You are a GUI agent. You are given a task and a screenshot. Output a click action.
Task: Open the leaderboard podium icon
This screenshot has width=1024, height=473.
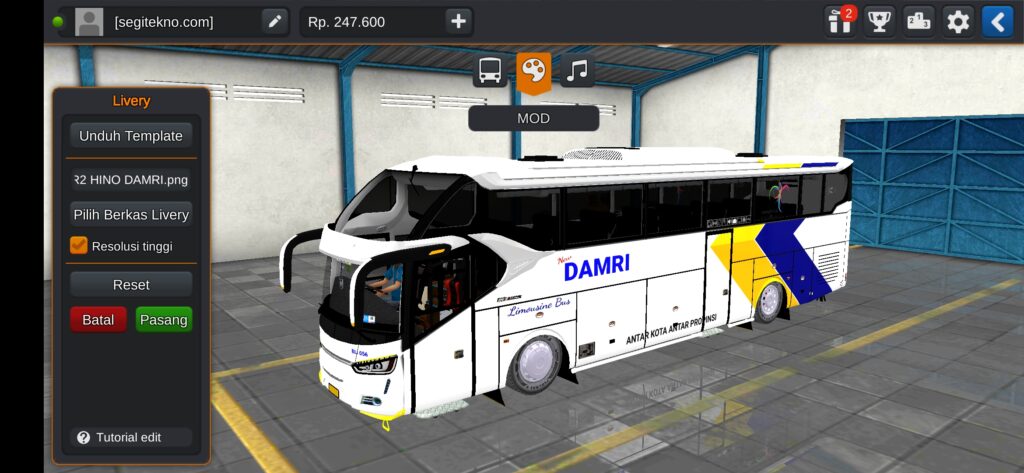click(x=918, y=21)
